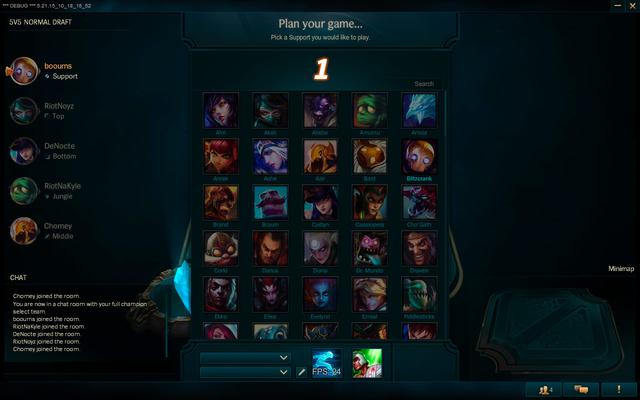Click the pencil edit button
The width and height of the screenshot is (640, 400).
coord(301,372)
